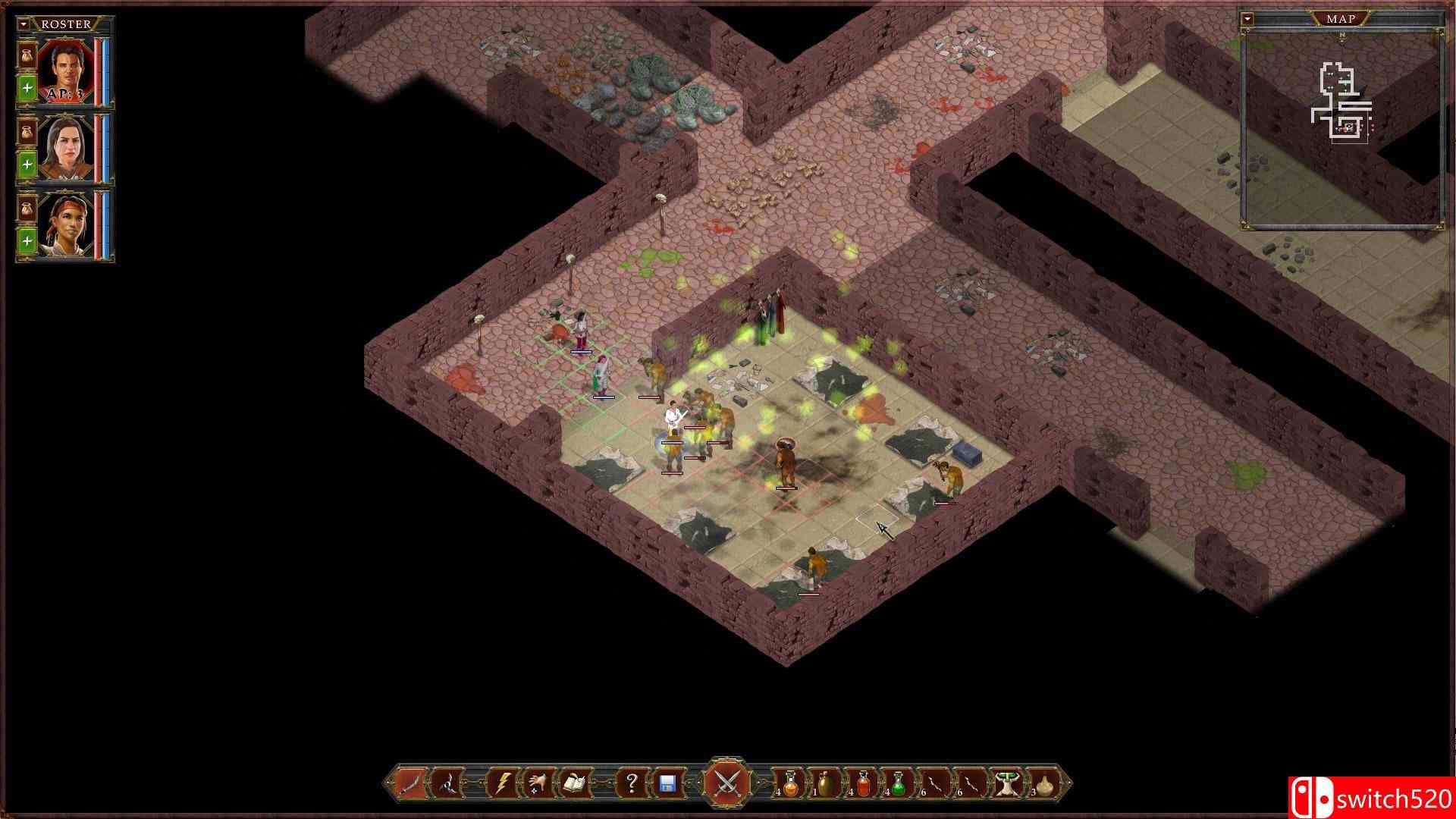Use the green healing potion quick slot
1456x819 pixels.
click(898, 784)
